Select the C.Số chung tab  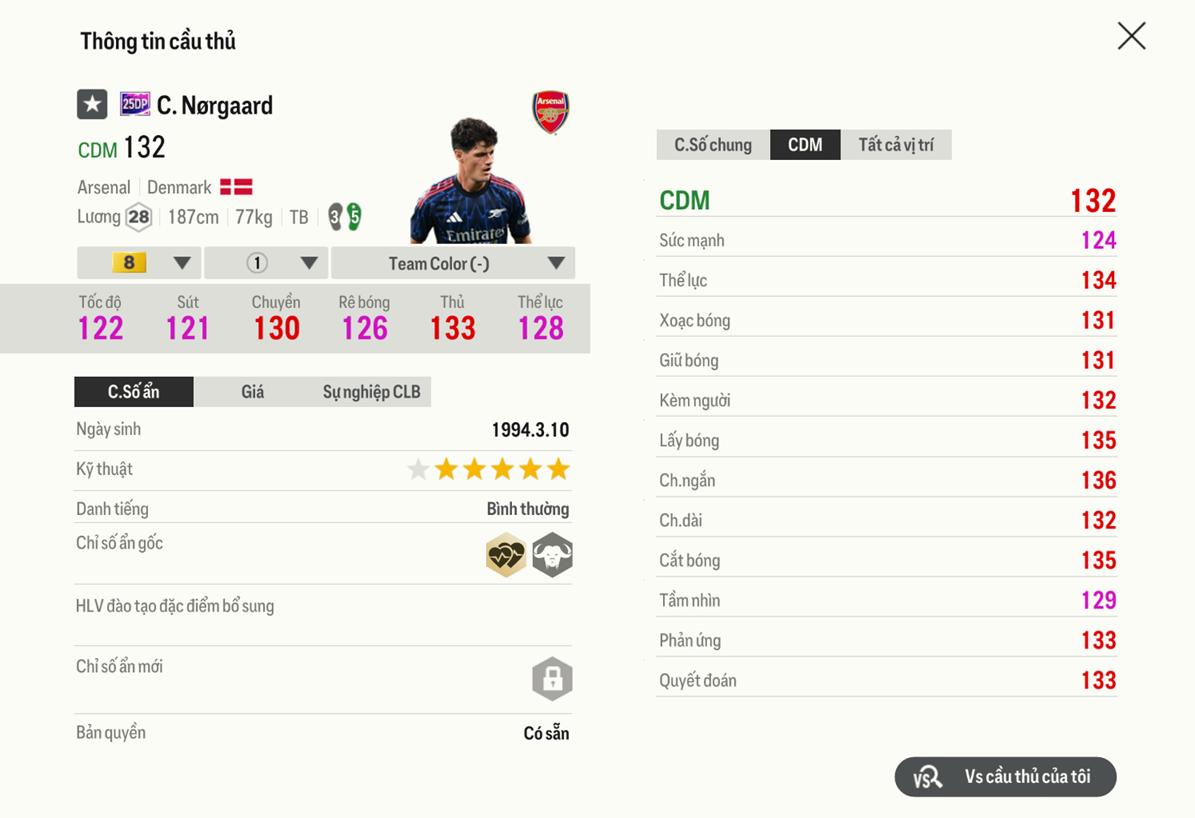tap(713, 145)
